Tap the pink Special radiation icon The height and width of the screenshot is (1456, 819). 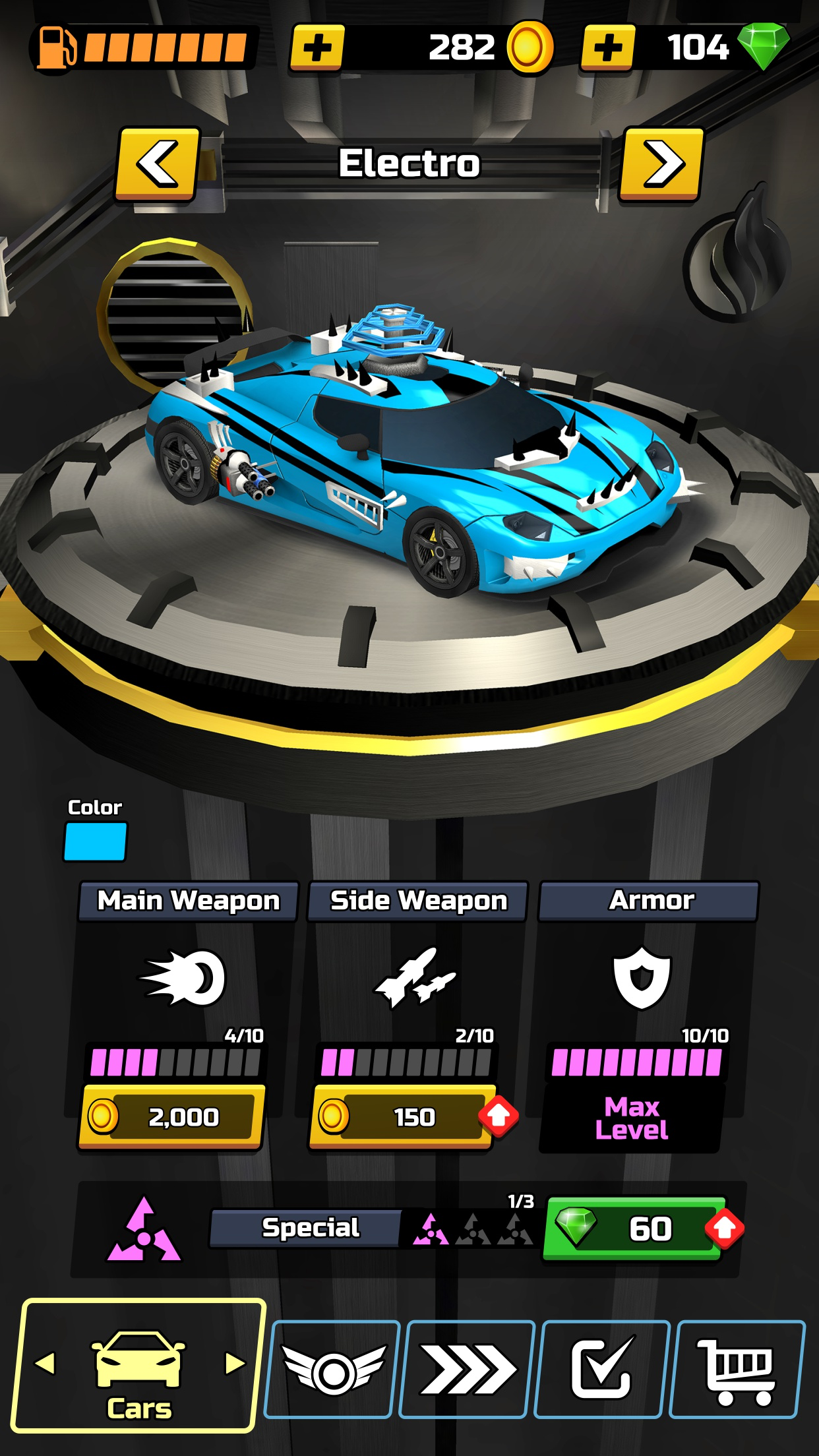pyautogui.click(x=144, y=1230)
